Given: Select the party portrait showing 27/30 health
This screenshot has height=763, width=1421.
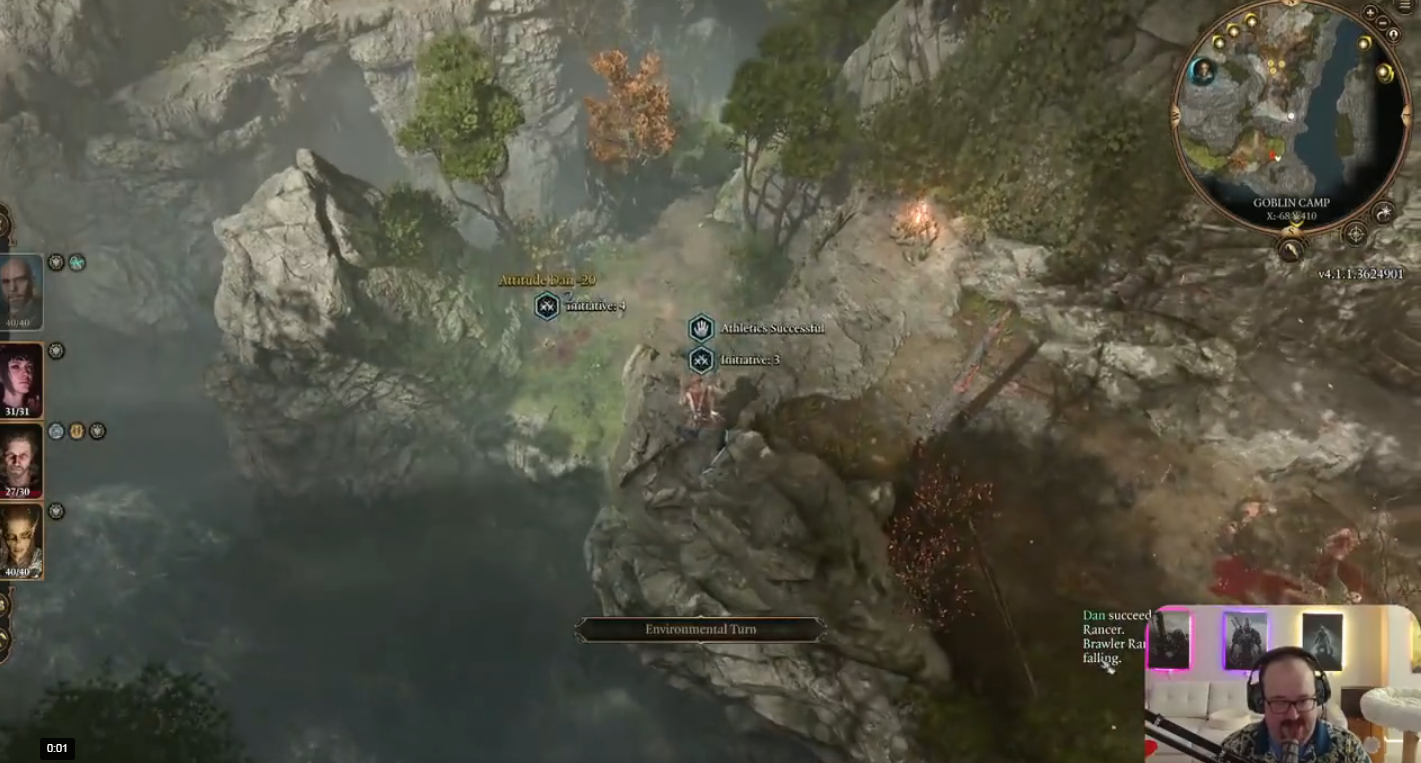Looking at the screenshot, I should pos(20,460).
